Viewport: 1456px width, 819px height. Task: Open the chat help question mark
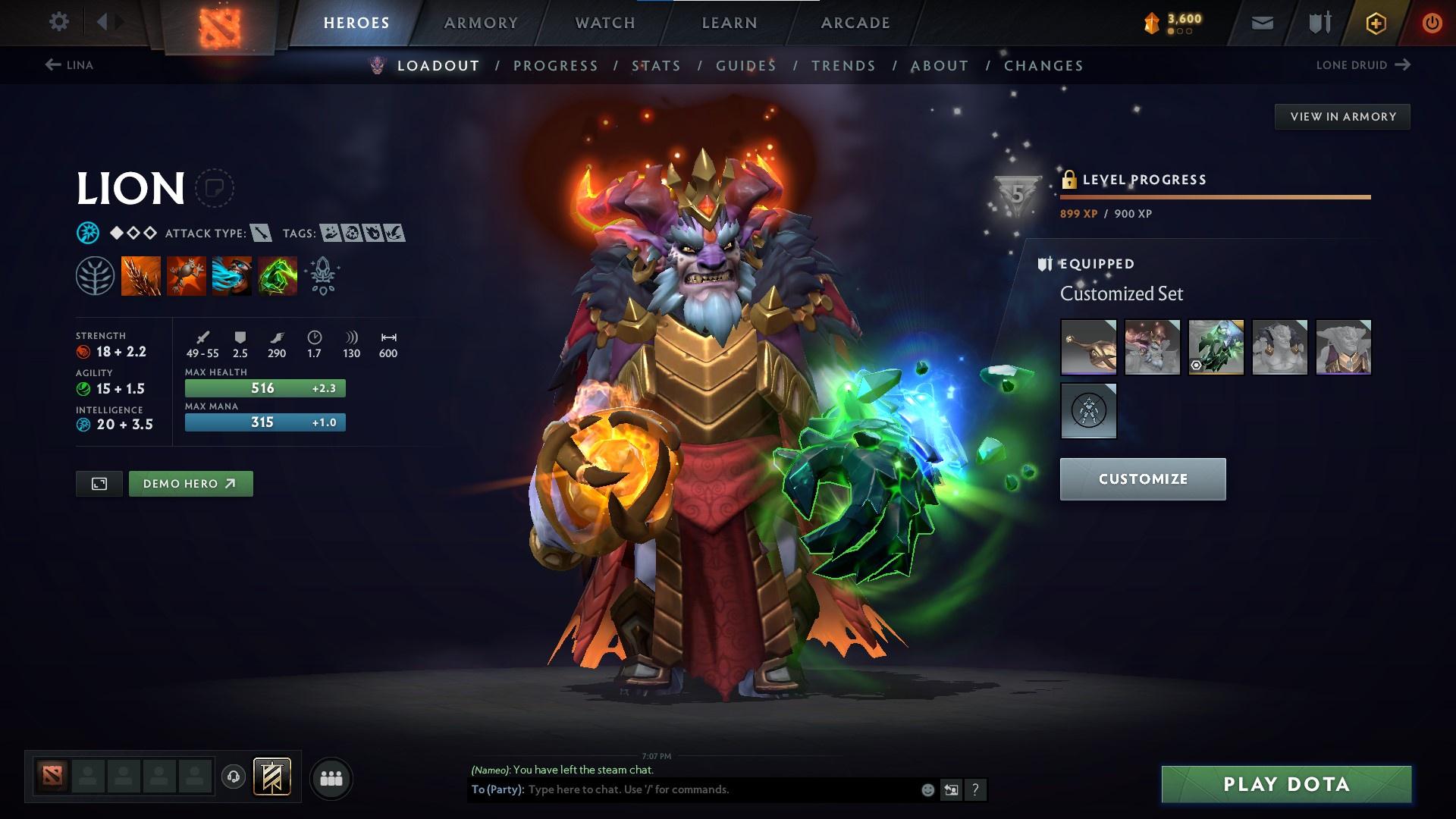tap(975, 790)
